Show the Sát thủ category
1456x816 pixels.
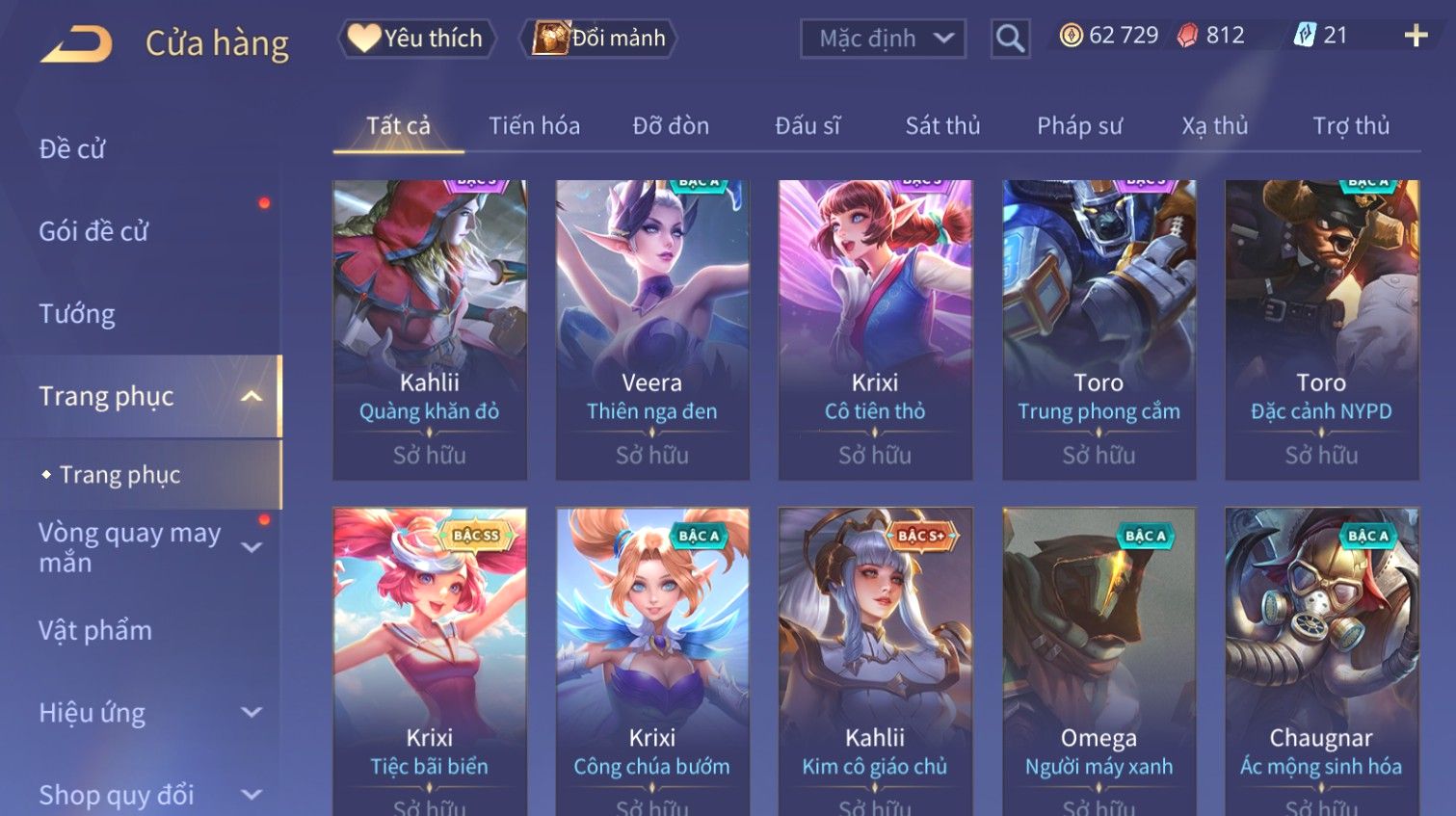(942, 126)
